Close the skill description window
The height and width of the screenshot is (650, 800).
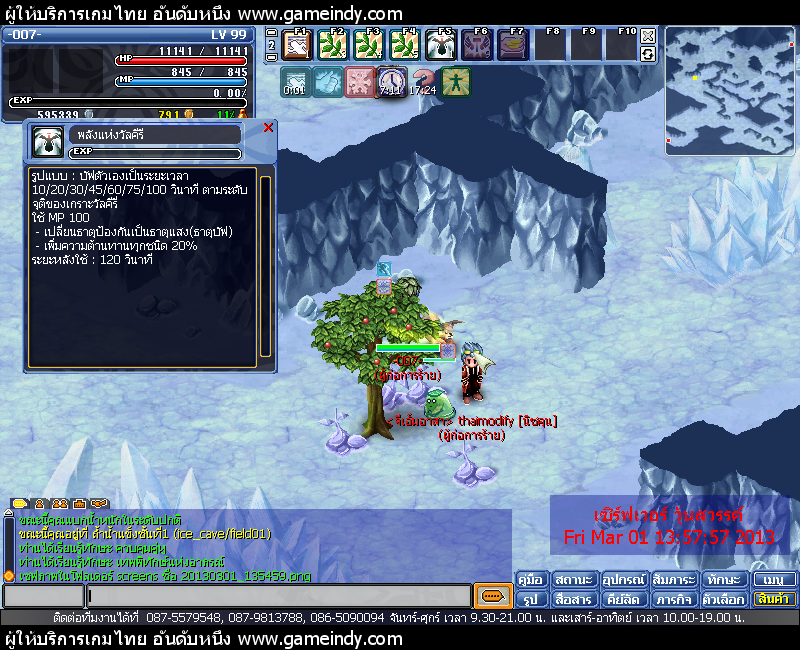pos(268,128)
